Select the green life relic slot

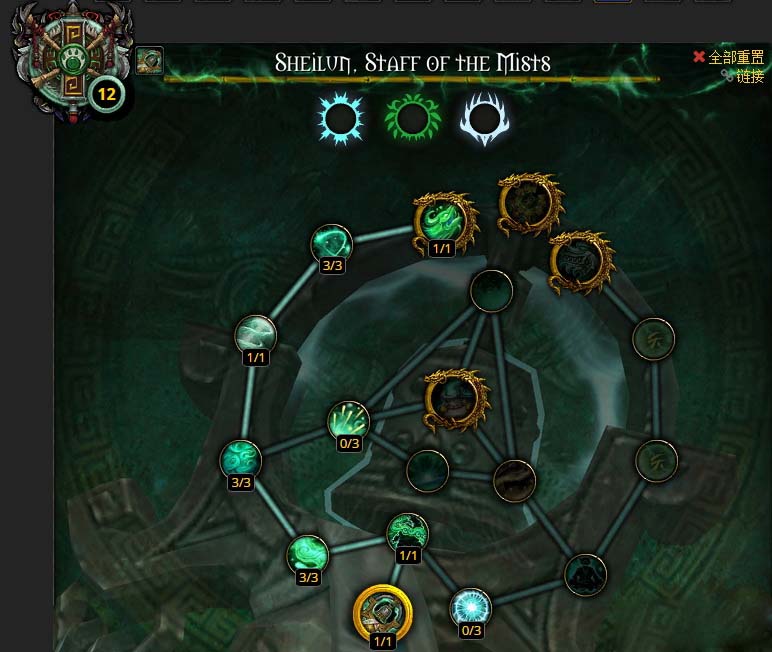coord(412,120)
